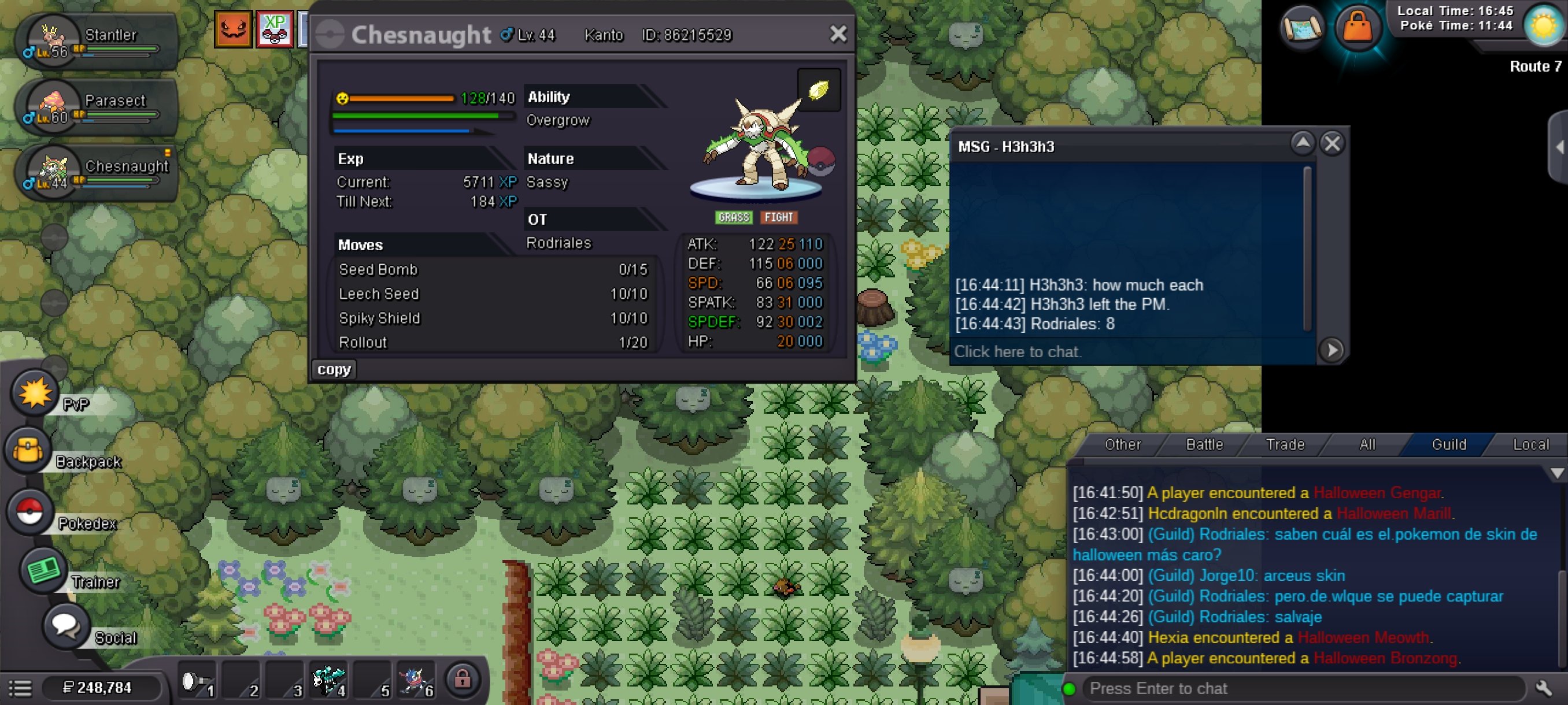The height and width of the screenshot is (705, 1568).
Task: Toggle the hotbar lock
Action: pos(462,679)
